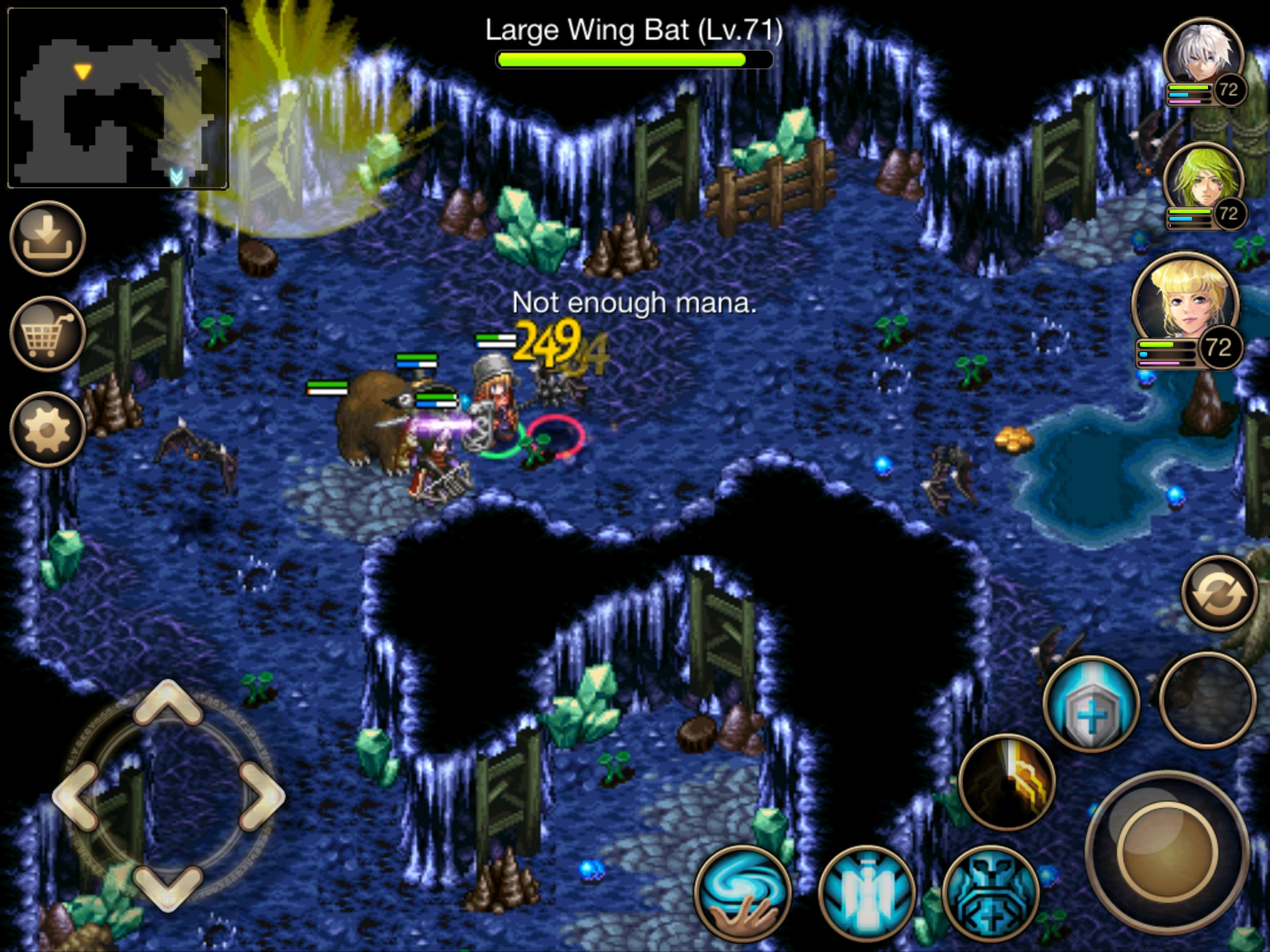This screenshot has height=952, width=1270.
Task: Tap the save download tray button
Action: point(48,237)
